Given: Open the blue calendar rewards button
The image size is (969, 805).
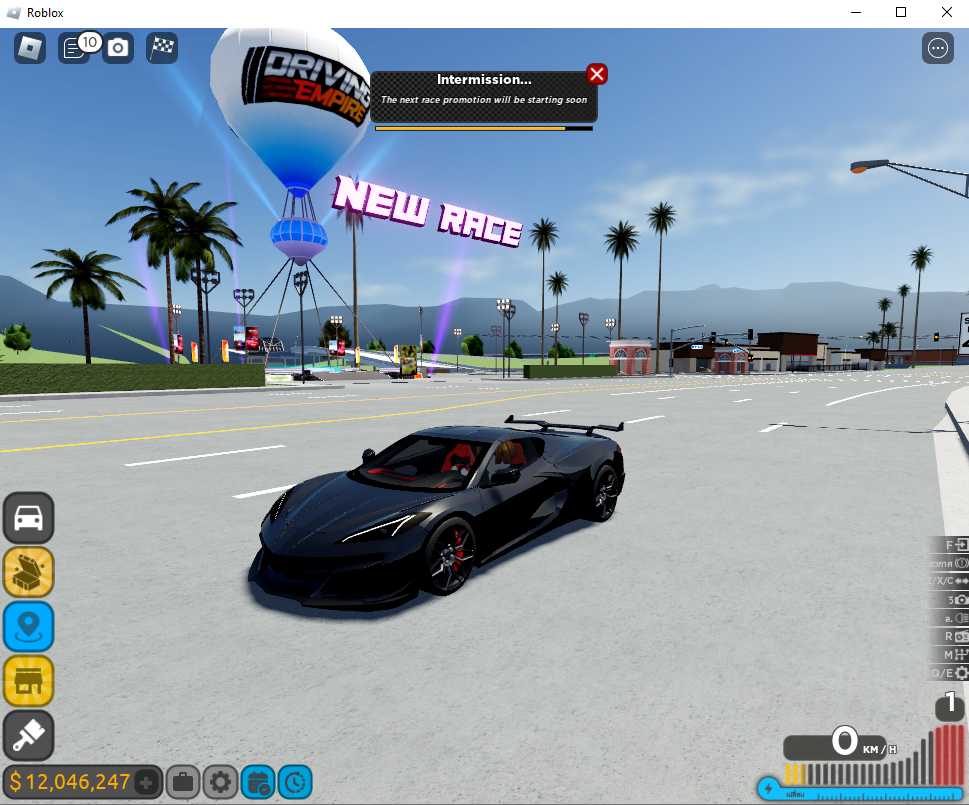Looking at the screenshot, I should pyautogui.click(x=257, y=782).
